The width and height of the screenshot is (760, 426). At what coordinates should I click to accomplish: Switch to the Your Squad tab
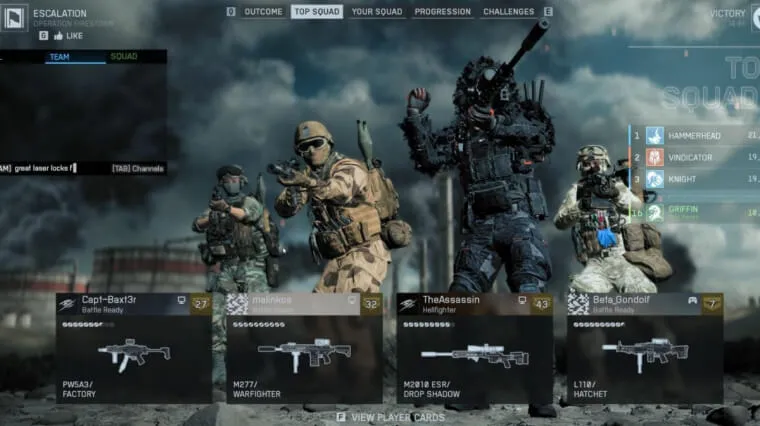point(377,12)
